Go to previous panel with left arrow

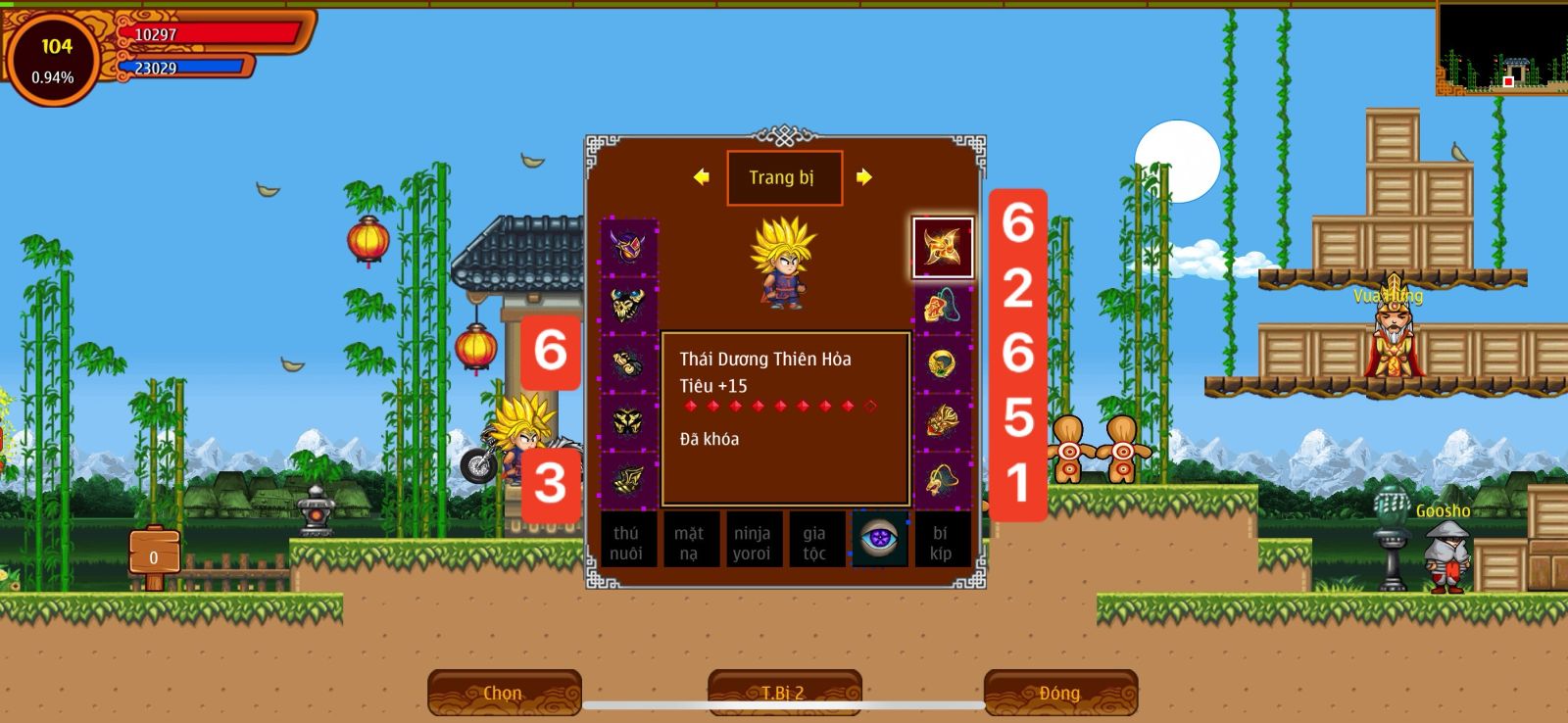point(701,177)
